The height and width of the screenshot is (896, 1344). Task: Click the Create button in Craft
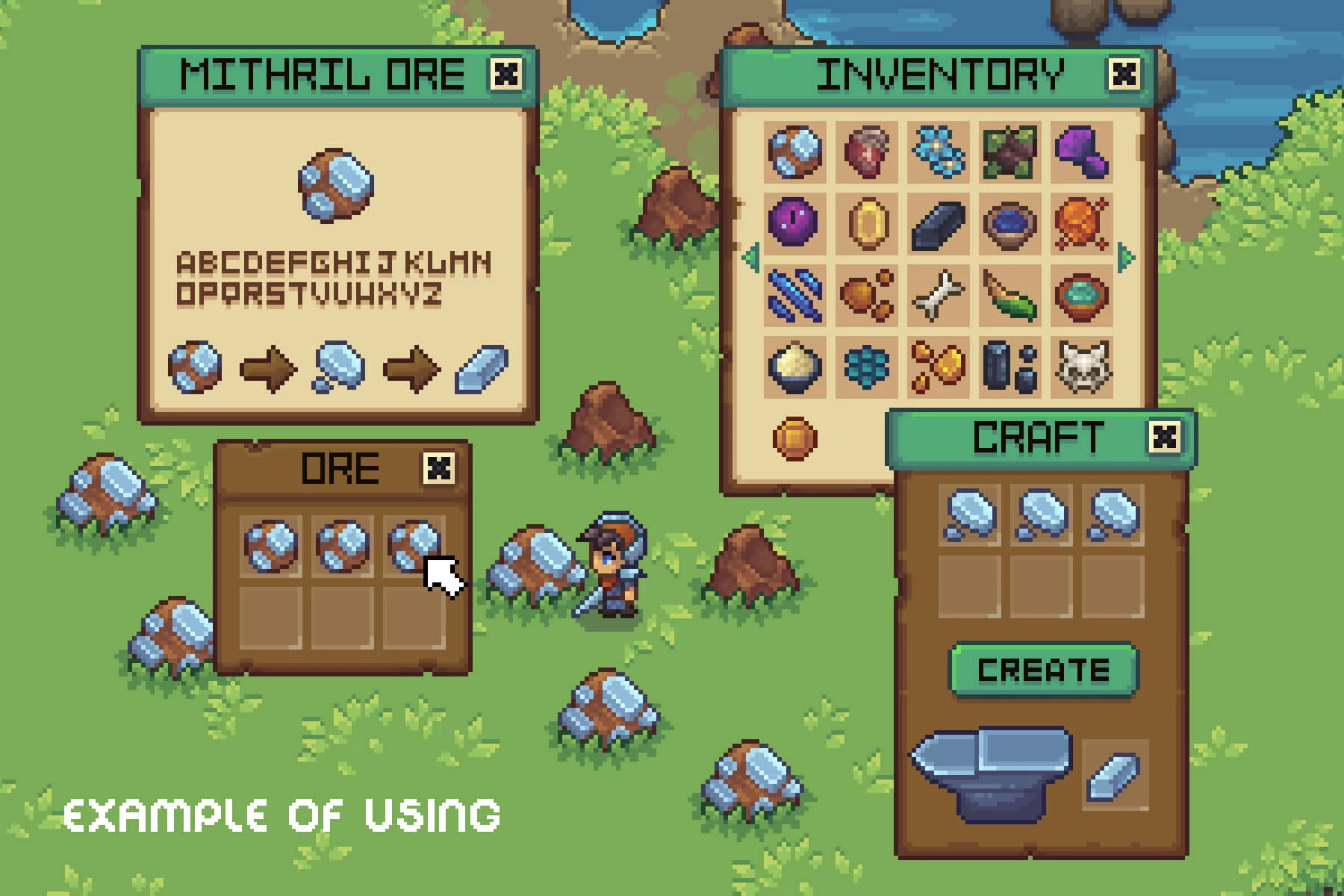click(1043, 670)
